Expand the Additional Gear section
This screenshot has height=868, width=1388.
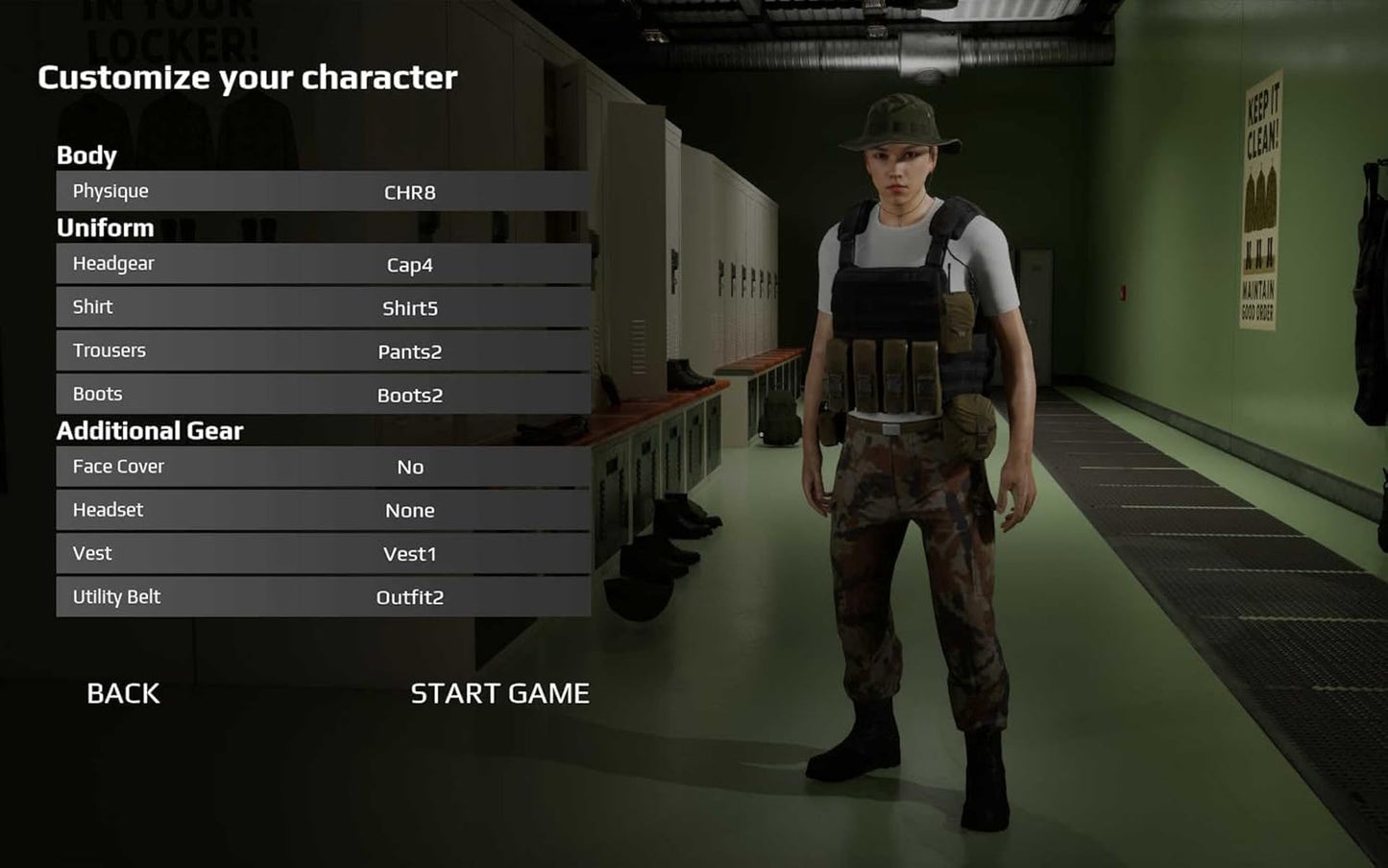coord(150,430)
